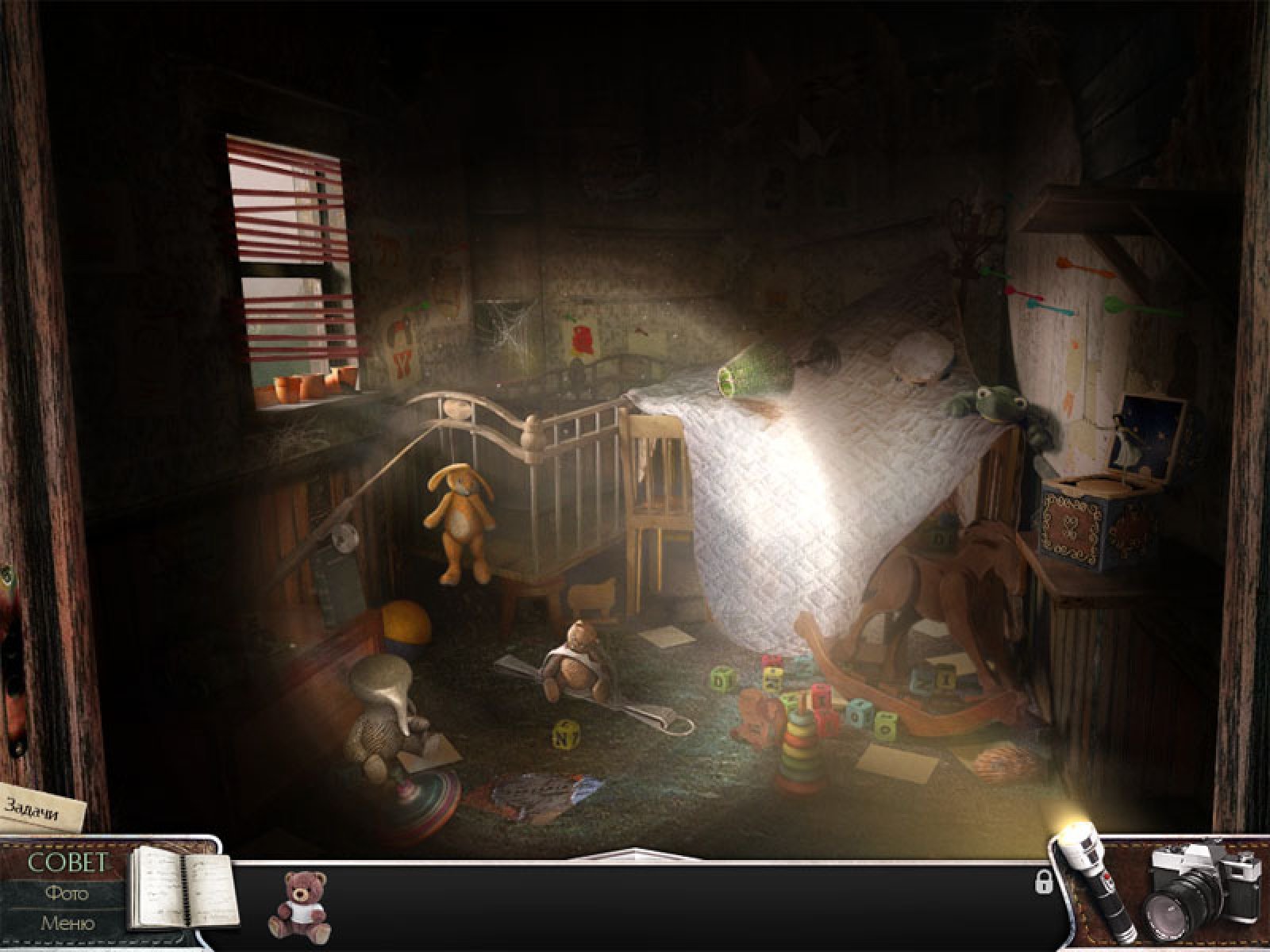Image resolution: width=1270 pixels, height=952 pixels.
Task: Show the Задачи tasks note
Action: click(43, 808)
